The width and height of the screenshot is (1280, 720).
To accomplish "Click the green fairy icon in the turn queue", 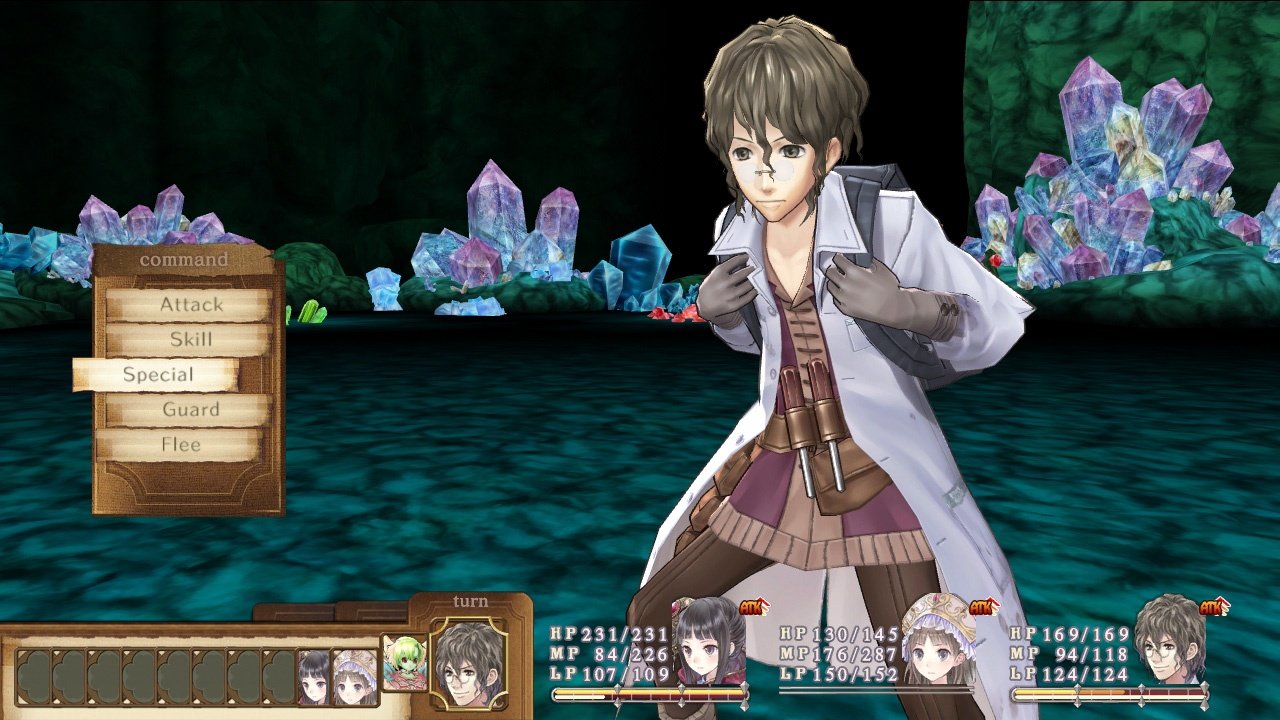I will [x=403, y=663].
